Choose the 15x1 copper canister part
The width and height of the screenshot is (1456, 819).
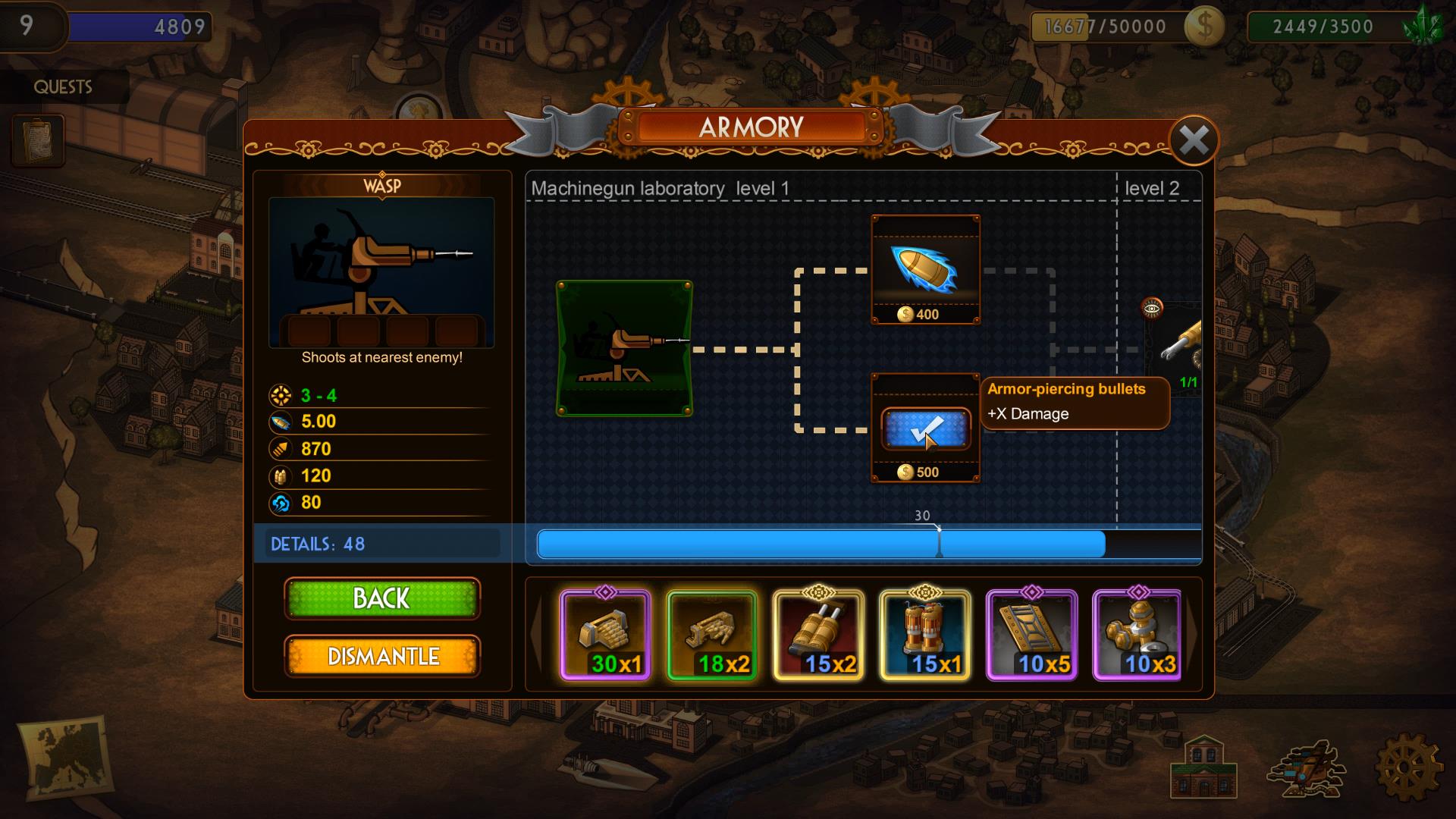click(924, 635)
